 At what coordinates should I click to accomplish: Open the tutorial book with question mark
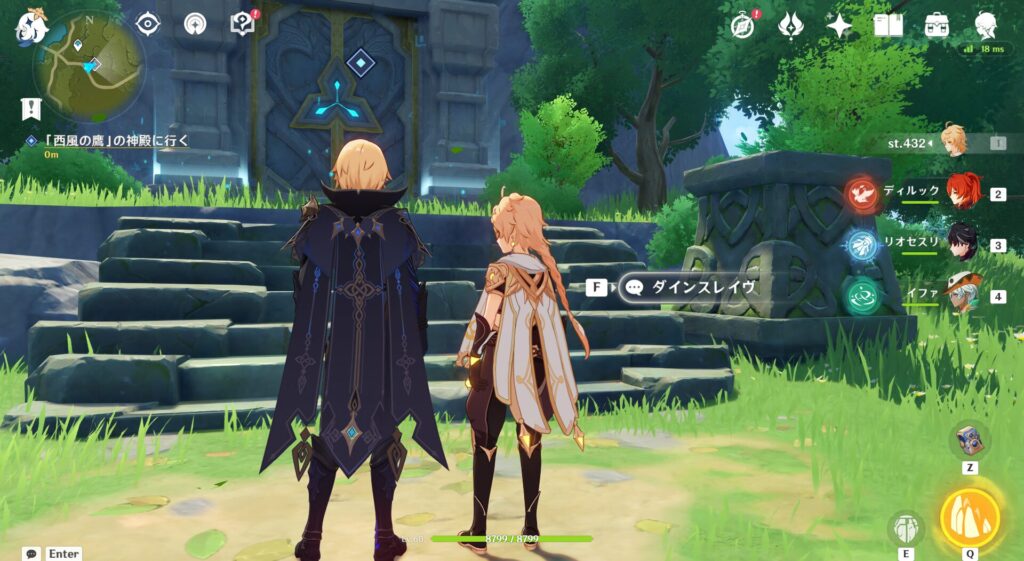(243, 23)
